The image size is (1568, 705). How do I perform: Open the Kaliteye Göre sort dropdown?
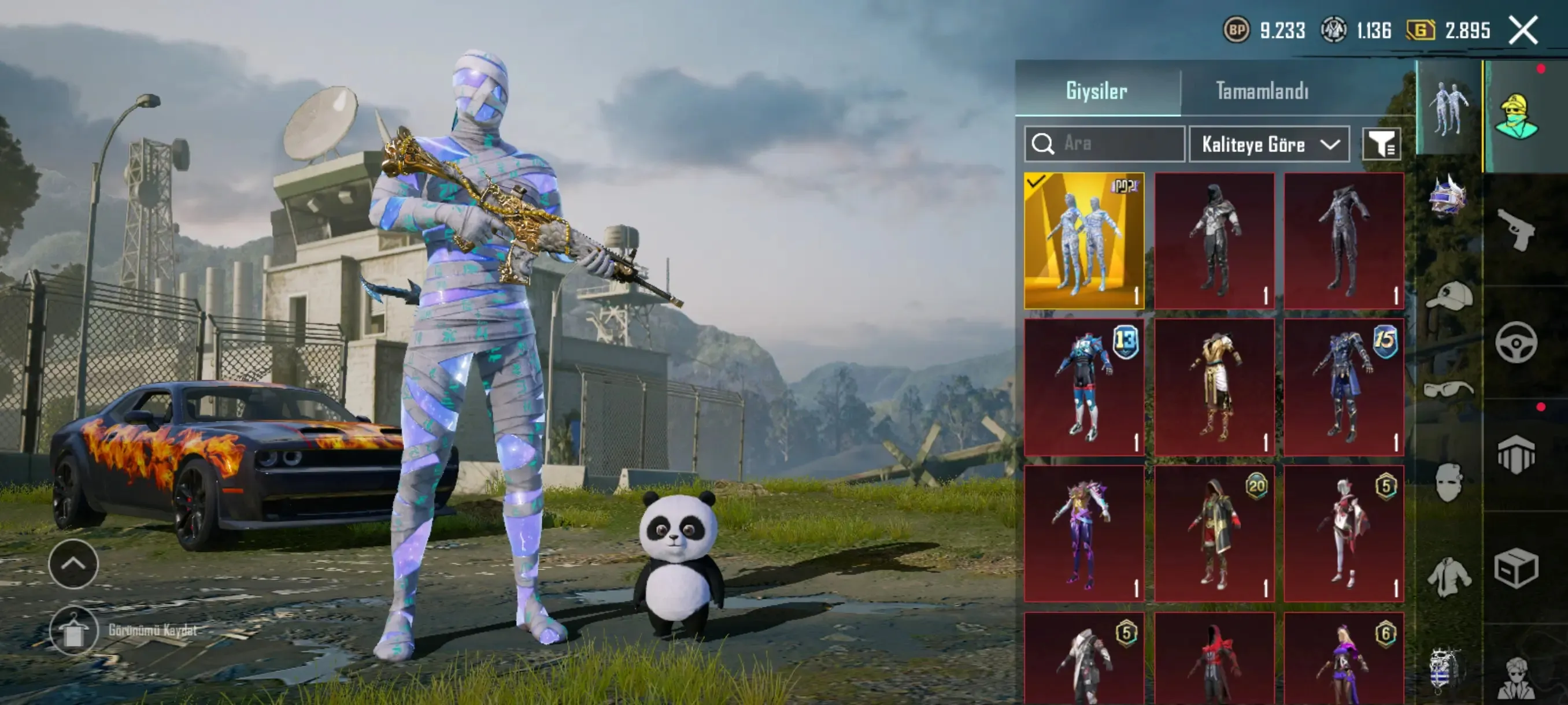1269,144
